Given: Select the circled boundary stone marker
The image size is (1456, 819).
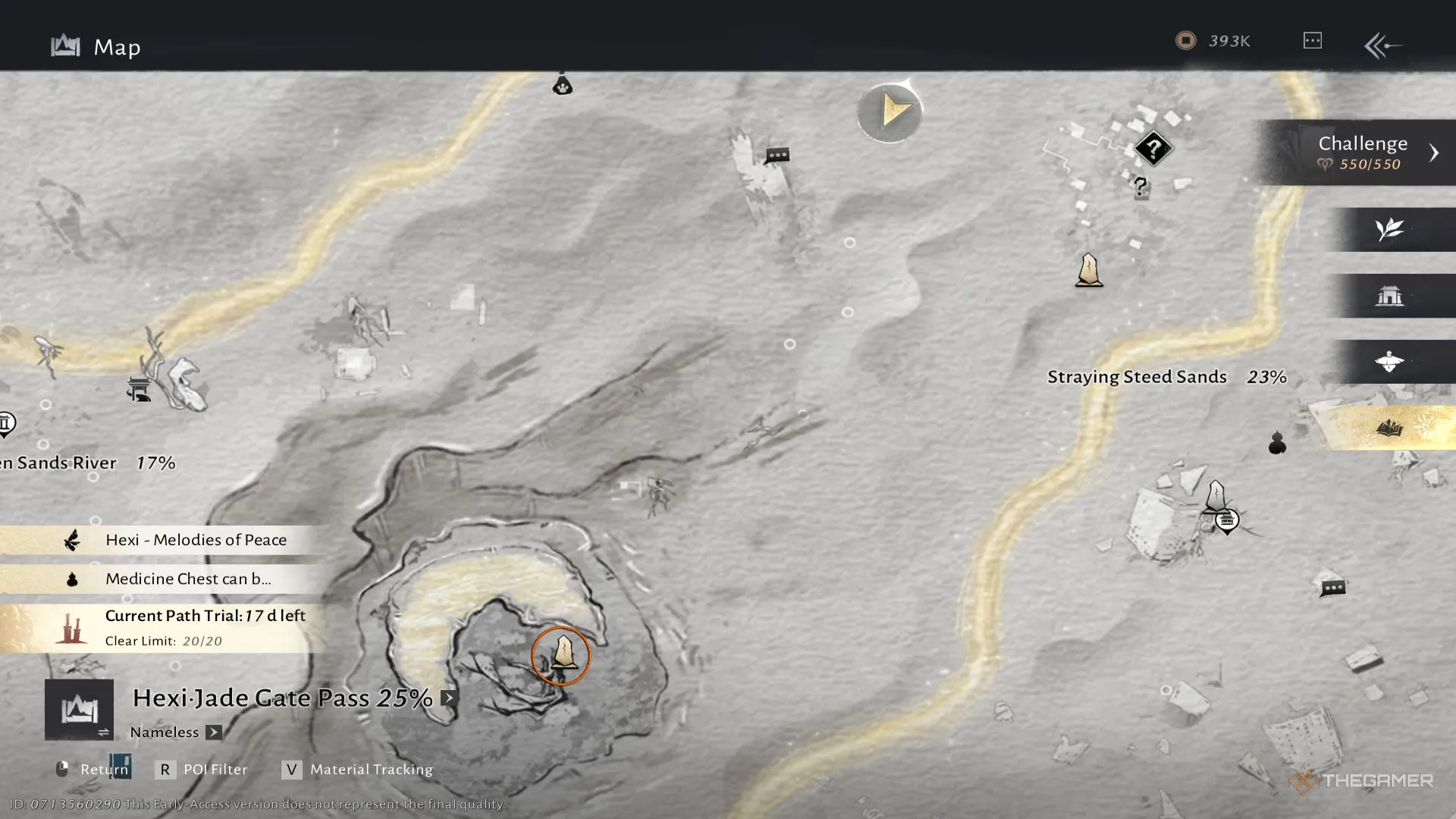Looking at the screenshot, I should point(561,655).
